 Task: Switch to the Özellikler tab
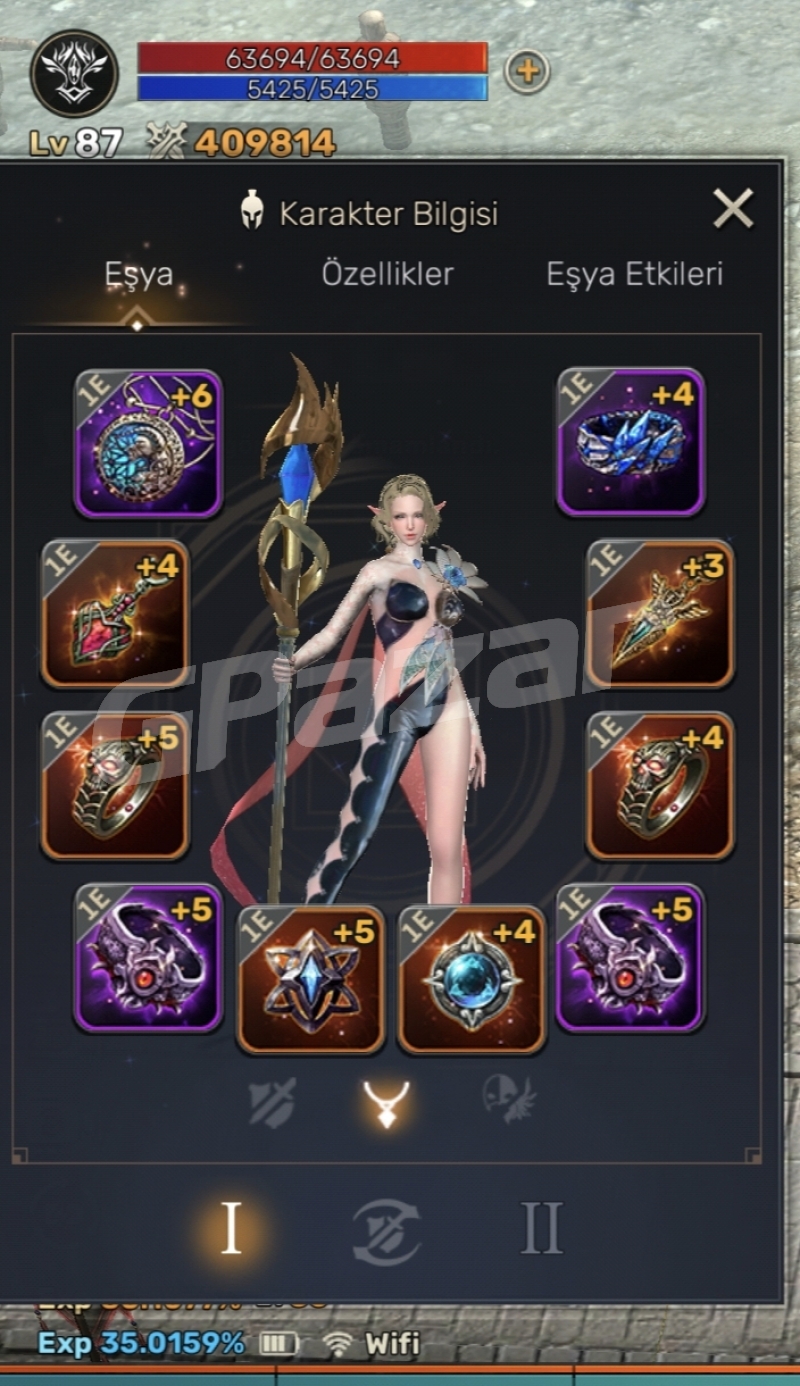[387, 274]
